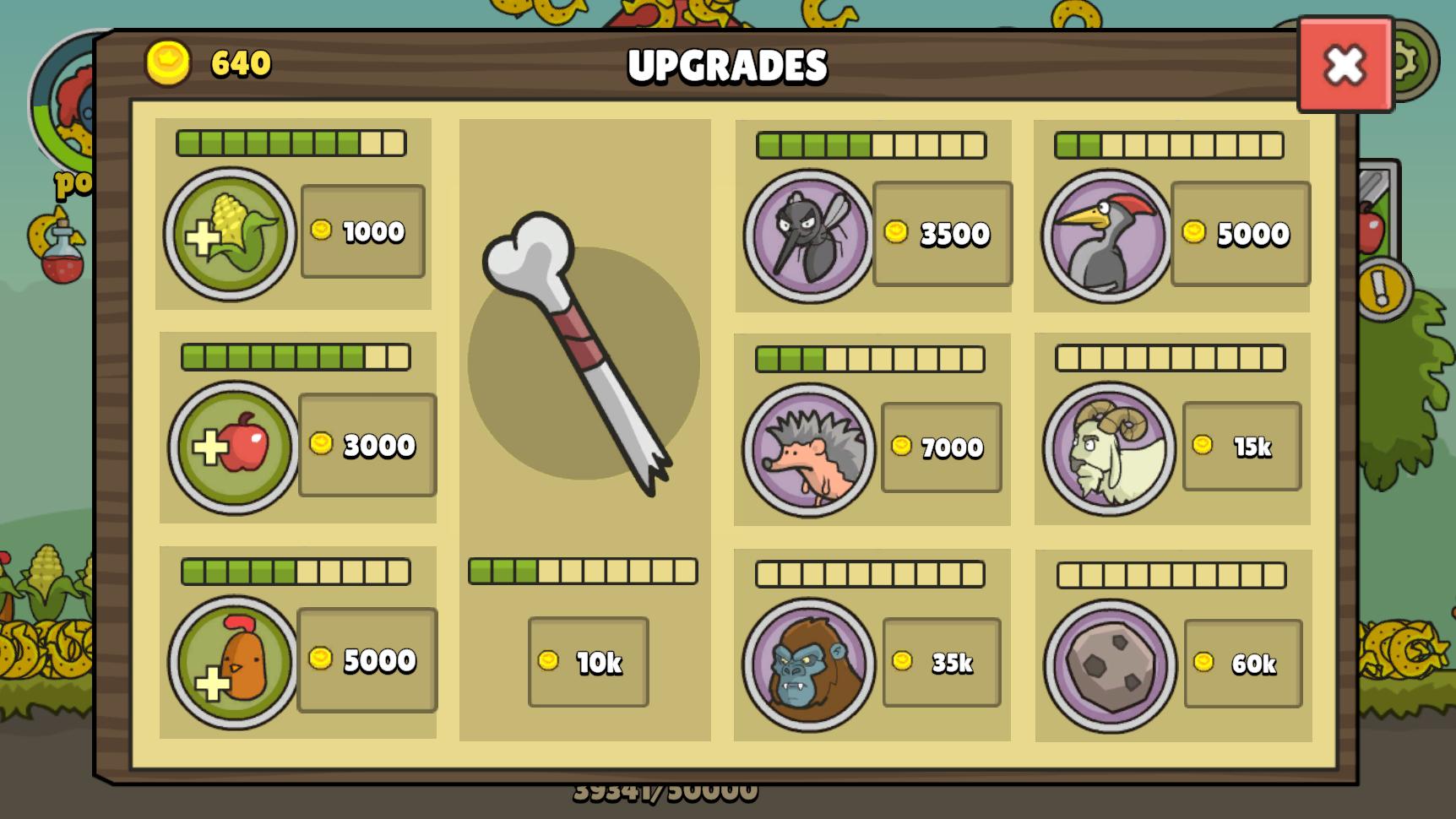
Task: Buy the woodpecker upgrade for 5000 coins
Action: pyautogui.click(x=1240, y=234)
